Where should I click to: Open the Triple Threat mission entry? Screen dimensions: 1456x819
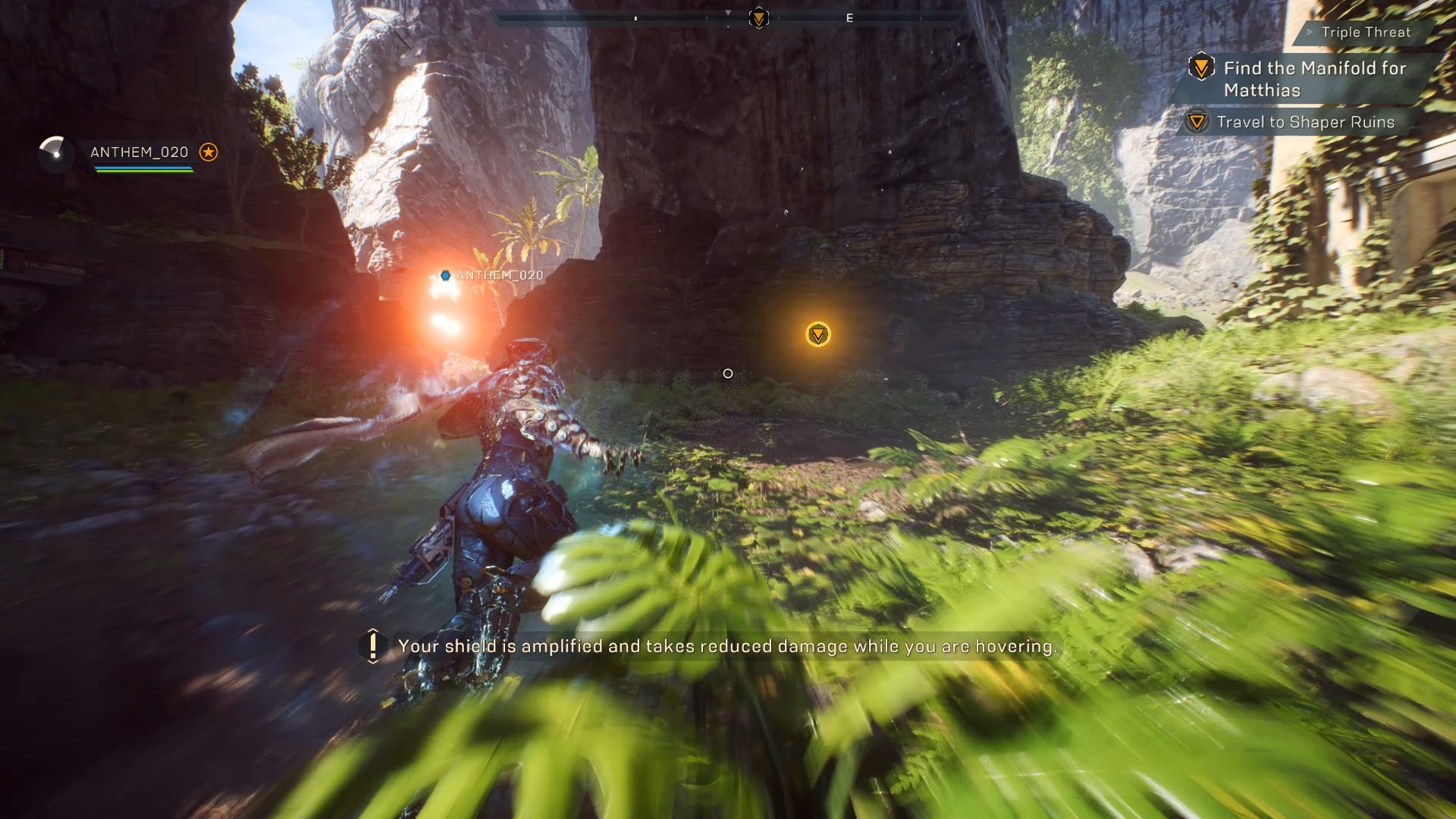[1365, 33]
